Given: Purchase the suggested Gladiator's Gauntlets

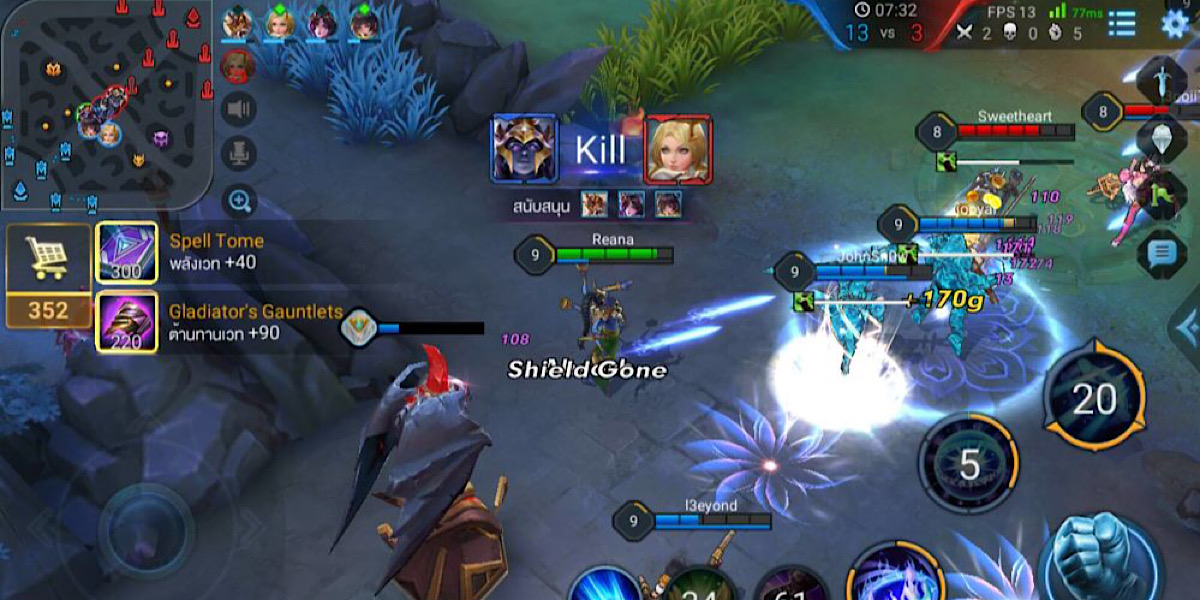Looking at the screenshot, I should click(126, 322).
